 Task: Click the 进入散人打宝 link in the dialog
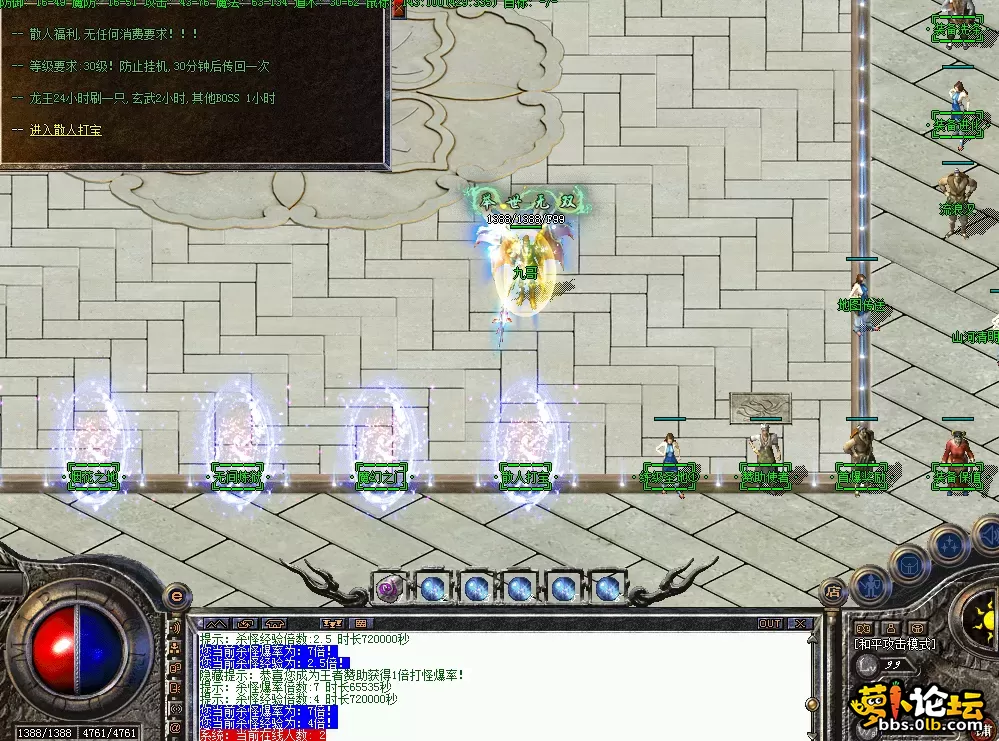pos(65,130)
